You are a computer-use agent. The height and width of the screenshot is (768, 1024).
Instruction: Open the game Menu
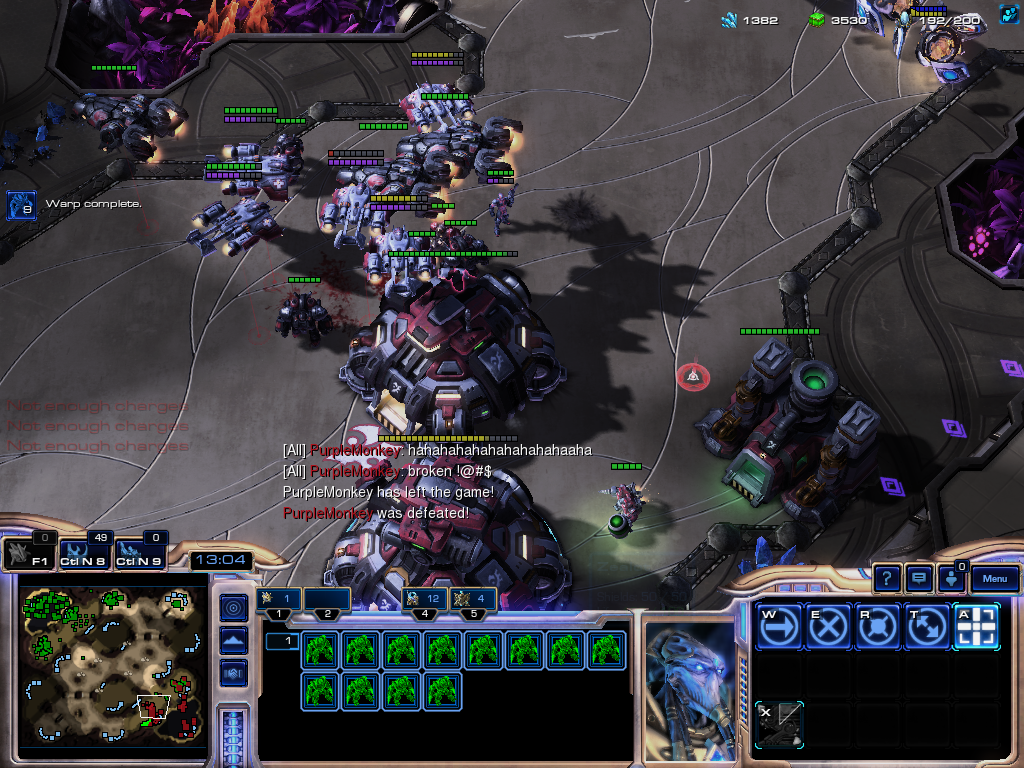pyautogui.click(x=995, y=578)
